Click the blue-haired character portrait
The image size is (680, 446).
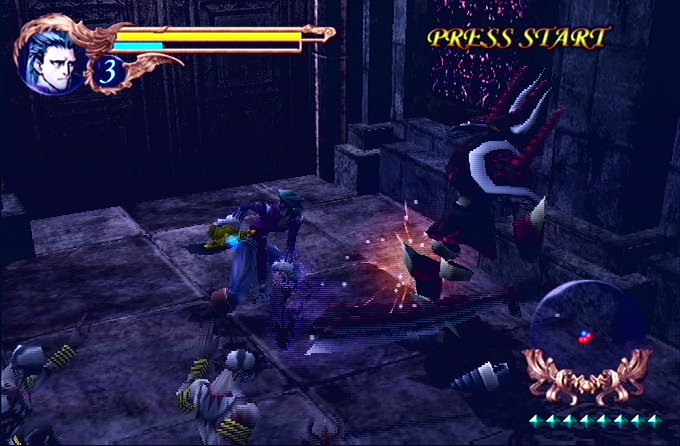click(x=52, y=58)
